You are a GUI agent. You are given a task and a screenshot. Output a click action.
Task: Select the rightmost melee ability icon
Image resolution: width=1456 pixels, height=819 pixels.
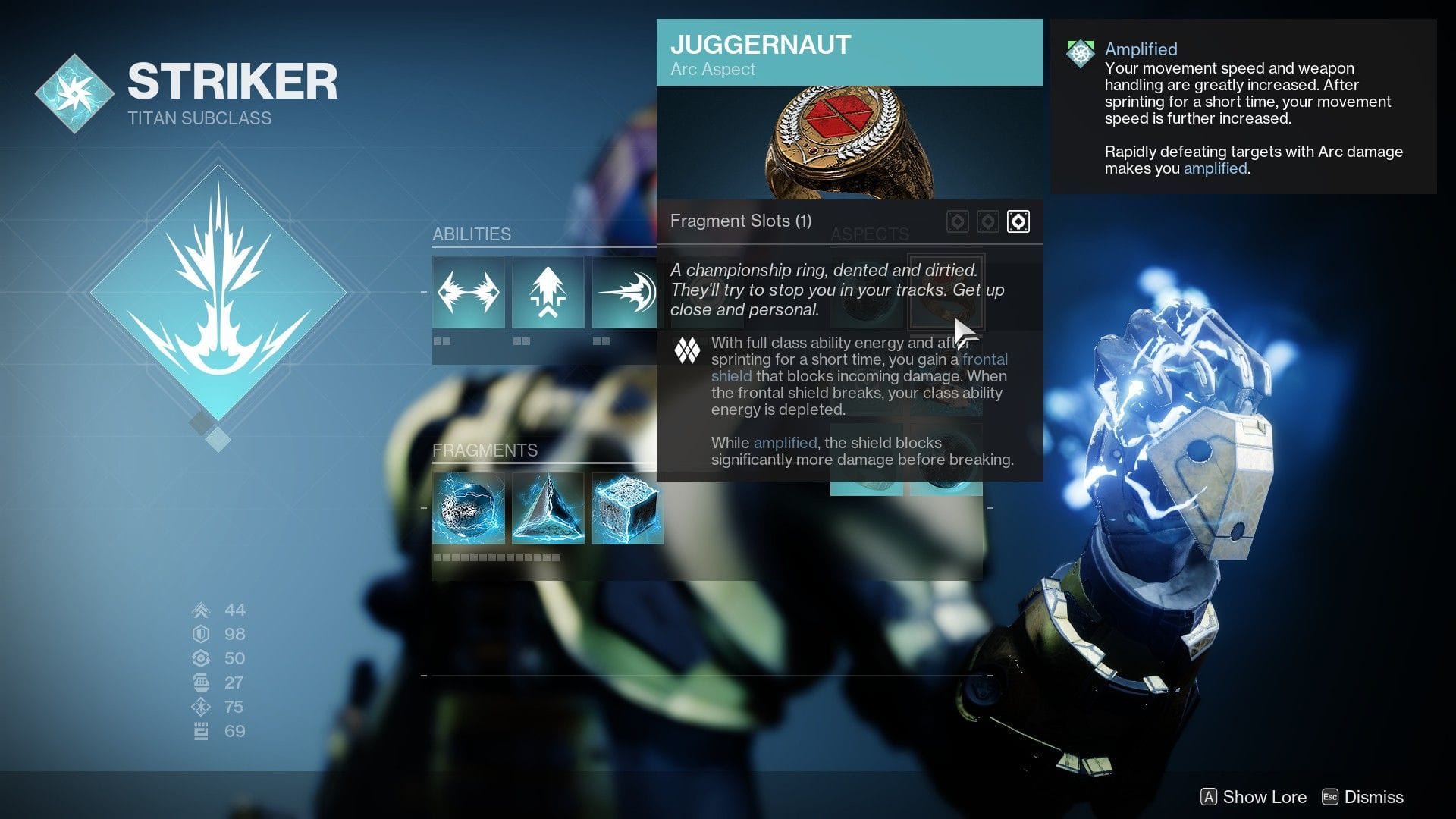(x=625, y=291)
